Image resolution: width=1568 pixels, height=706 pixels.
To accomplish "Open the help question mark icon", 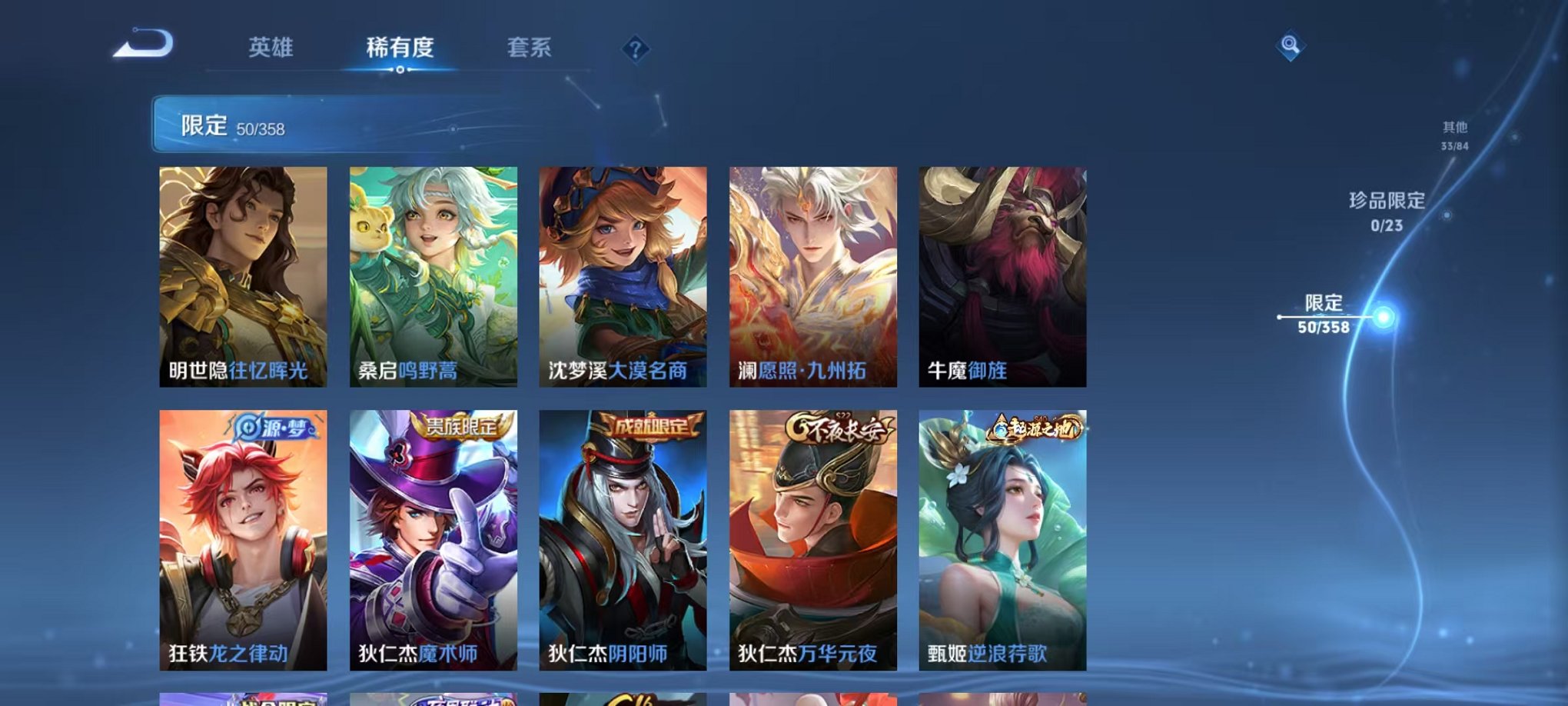I will [635, 50].
